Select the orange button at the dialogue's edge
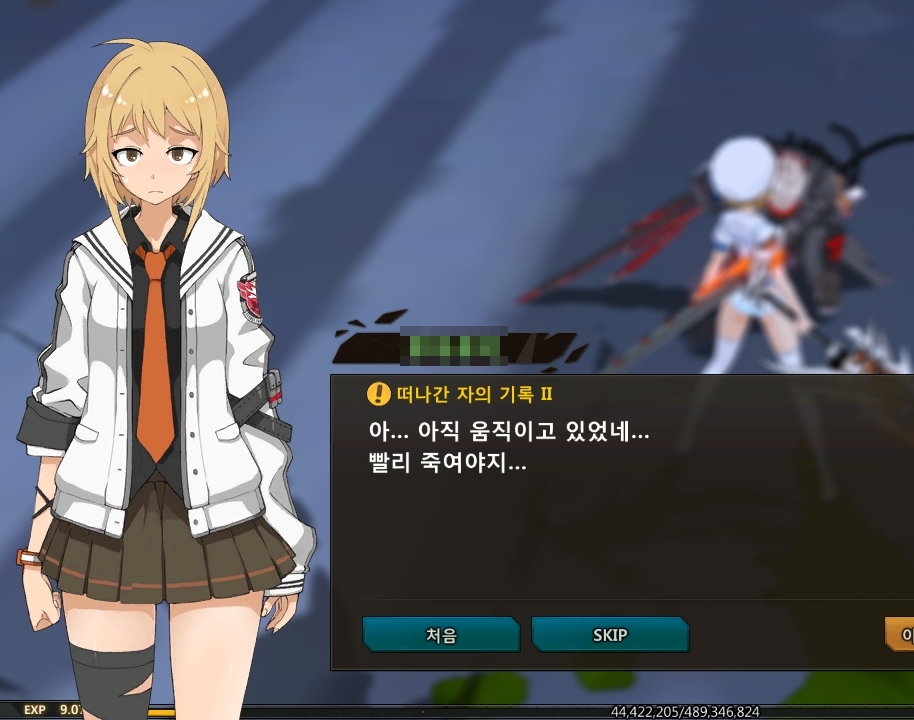The height and width of the screenshot is (720, 914). pyautogui.click(x=900, y=634)
